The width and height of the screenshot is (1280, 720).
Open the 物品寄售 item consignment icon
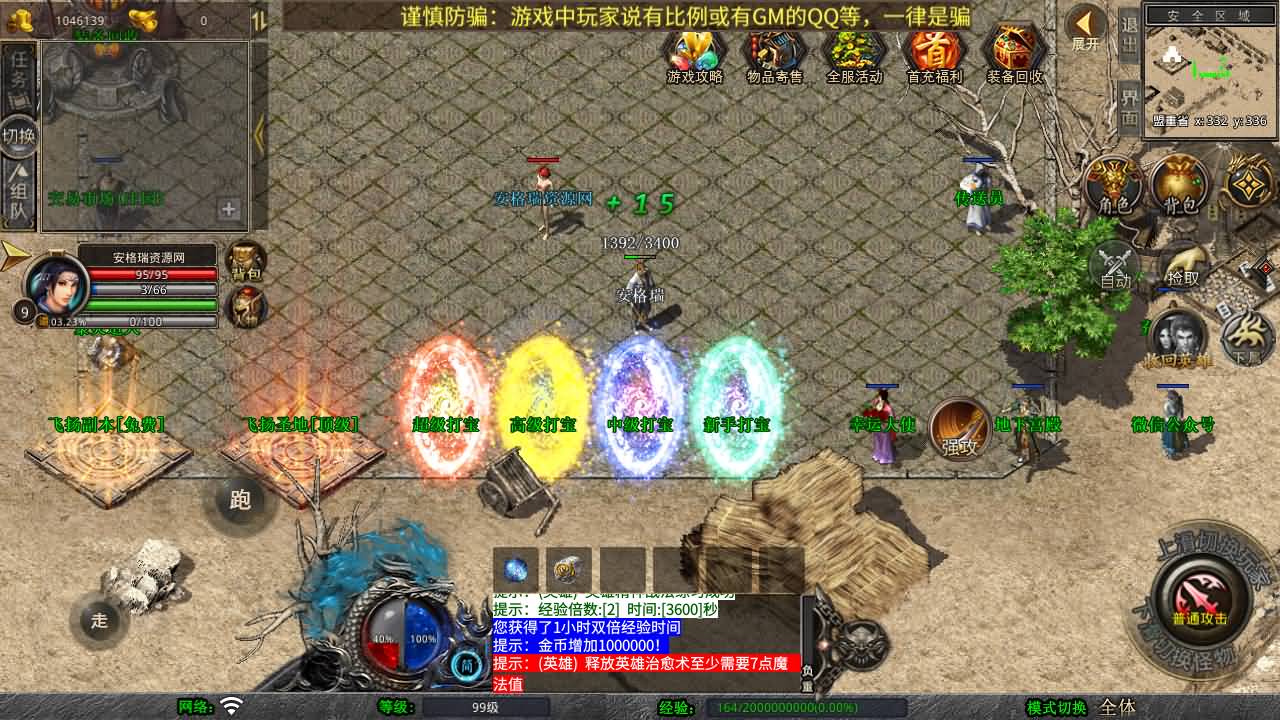(x=775, y=50)
